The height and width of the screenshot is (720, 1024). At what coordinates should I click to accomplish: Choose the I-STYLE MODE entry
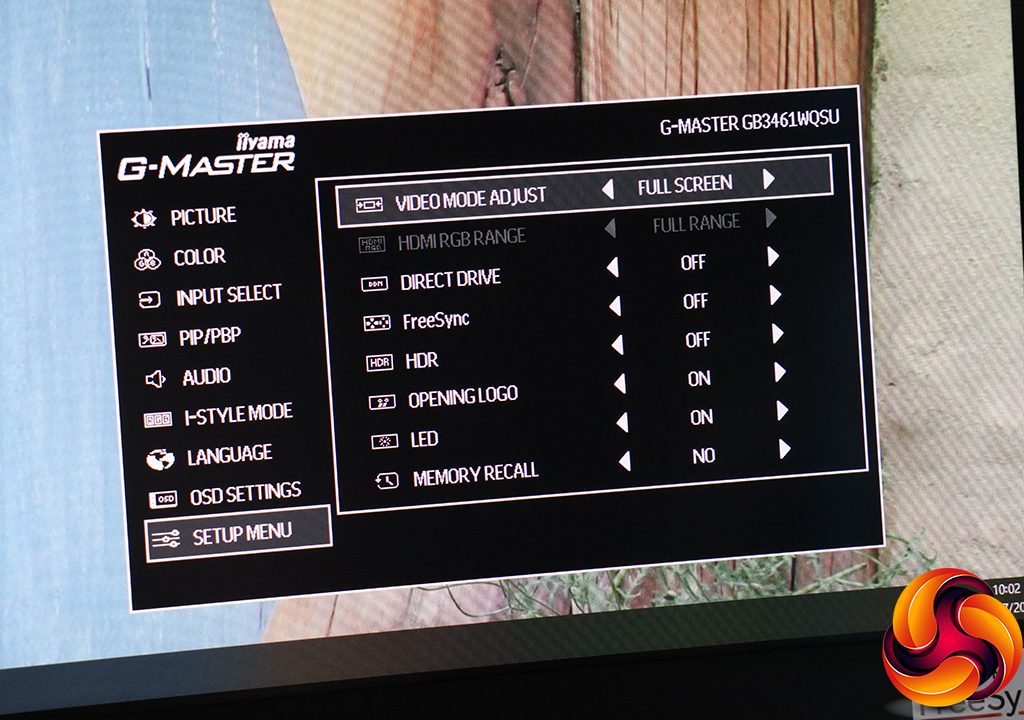(x=237, y=414)
